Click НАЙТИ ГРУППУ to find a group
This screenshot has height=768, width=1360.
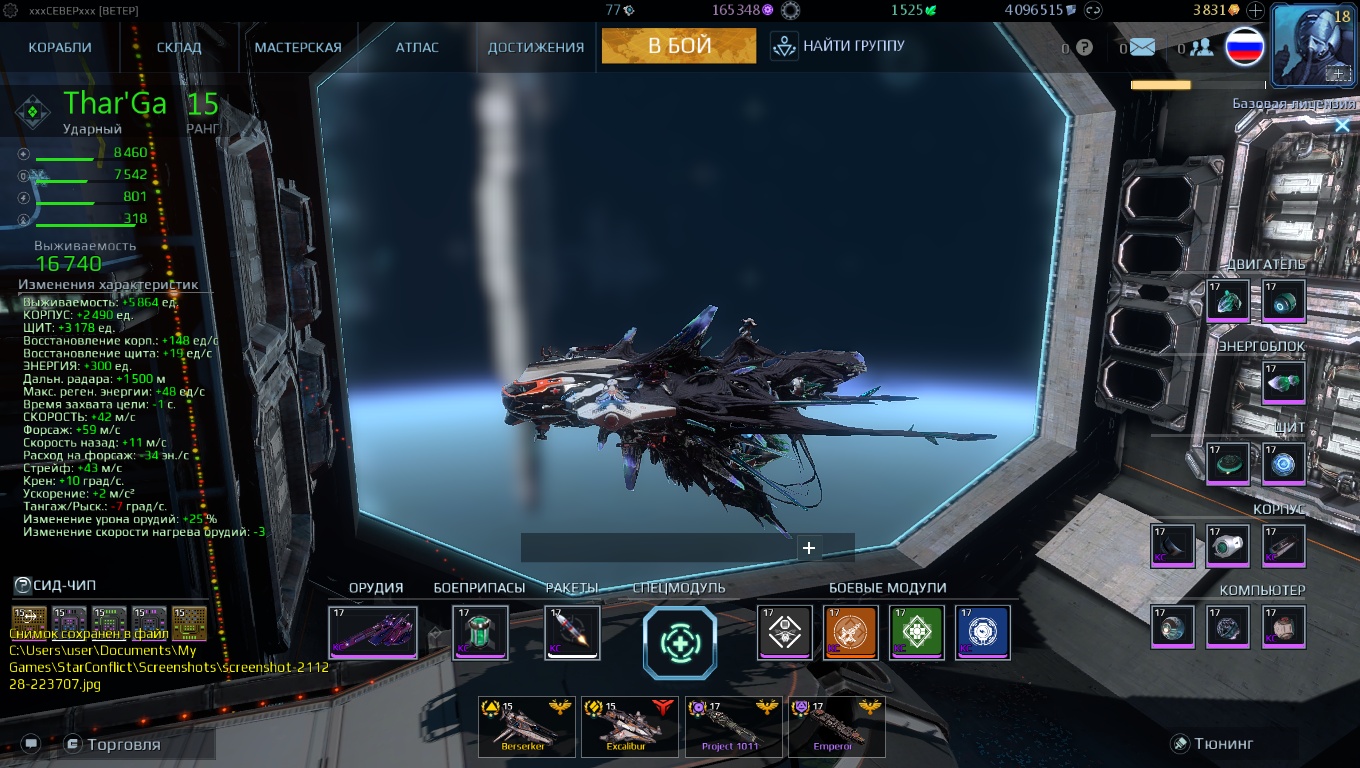coord(841,44)
